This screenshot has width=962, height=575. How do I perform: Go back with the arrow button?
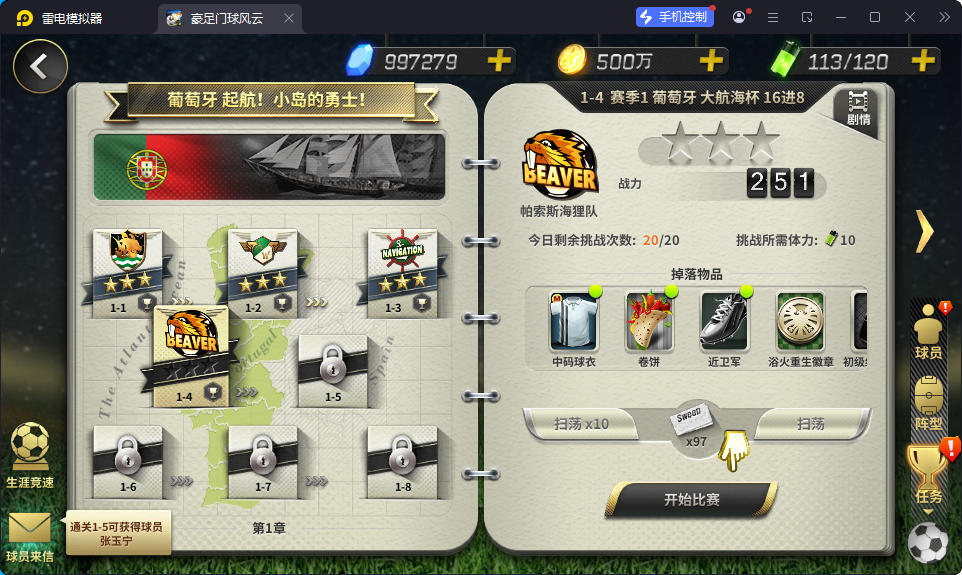click(x=40, y=66)
